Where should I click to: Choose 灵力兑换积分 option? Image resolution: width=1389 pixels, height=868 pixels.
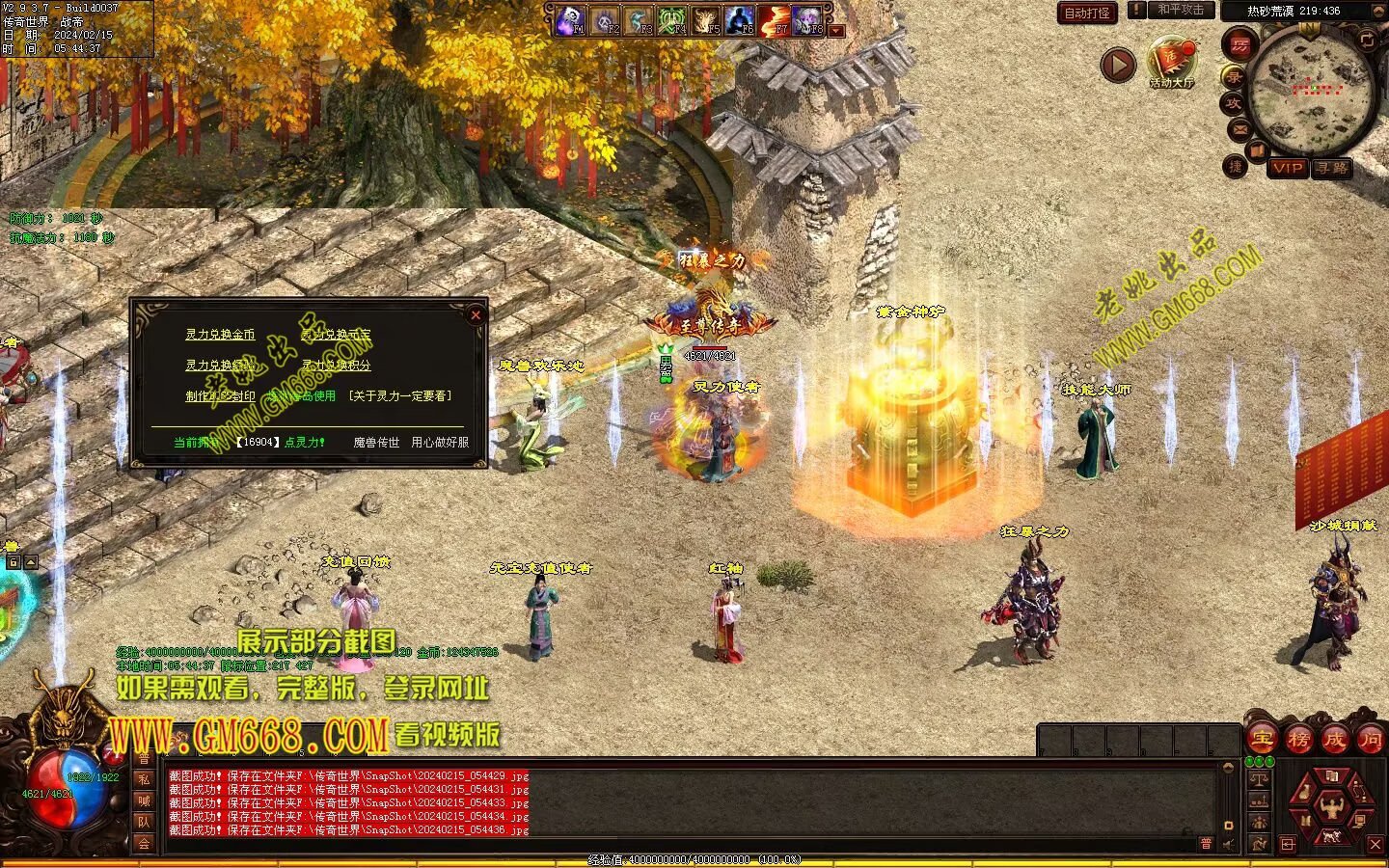336,366
